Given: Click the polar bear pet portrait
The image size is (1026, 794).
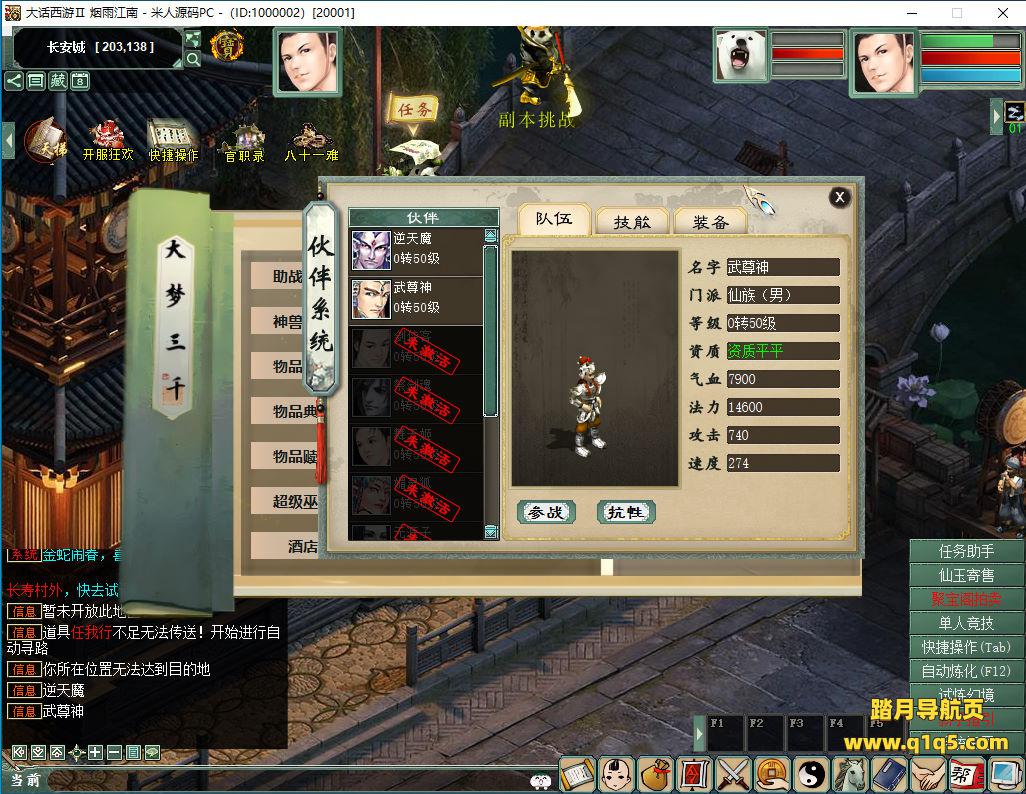Looking at the screenshot, I should click(x=741, y=55).
